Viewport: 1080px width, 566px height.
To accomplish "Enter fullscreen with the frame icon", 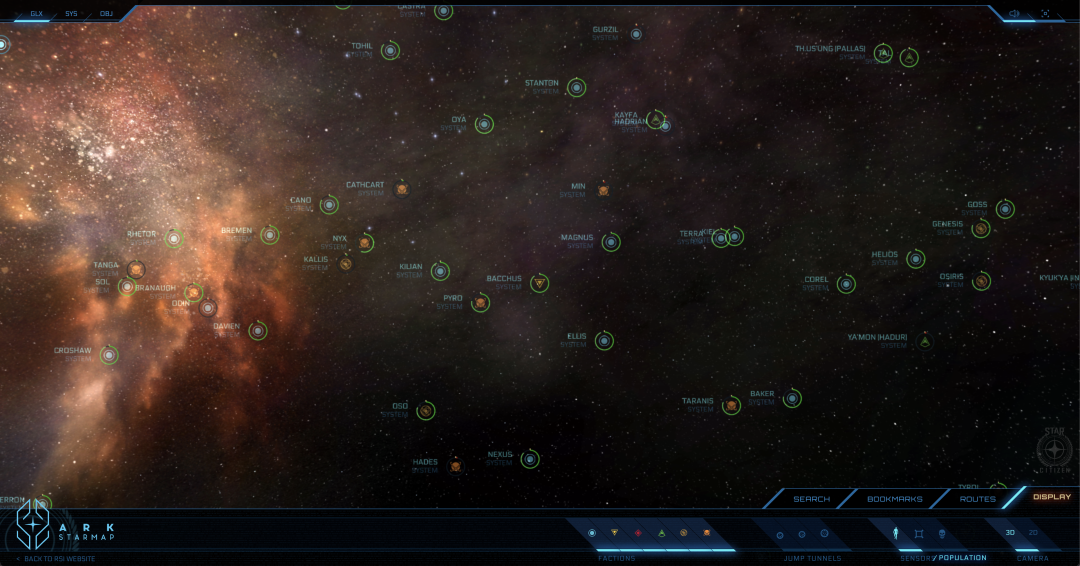I will coord(1045,14).
